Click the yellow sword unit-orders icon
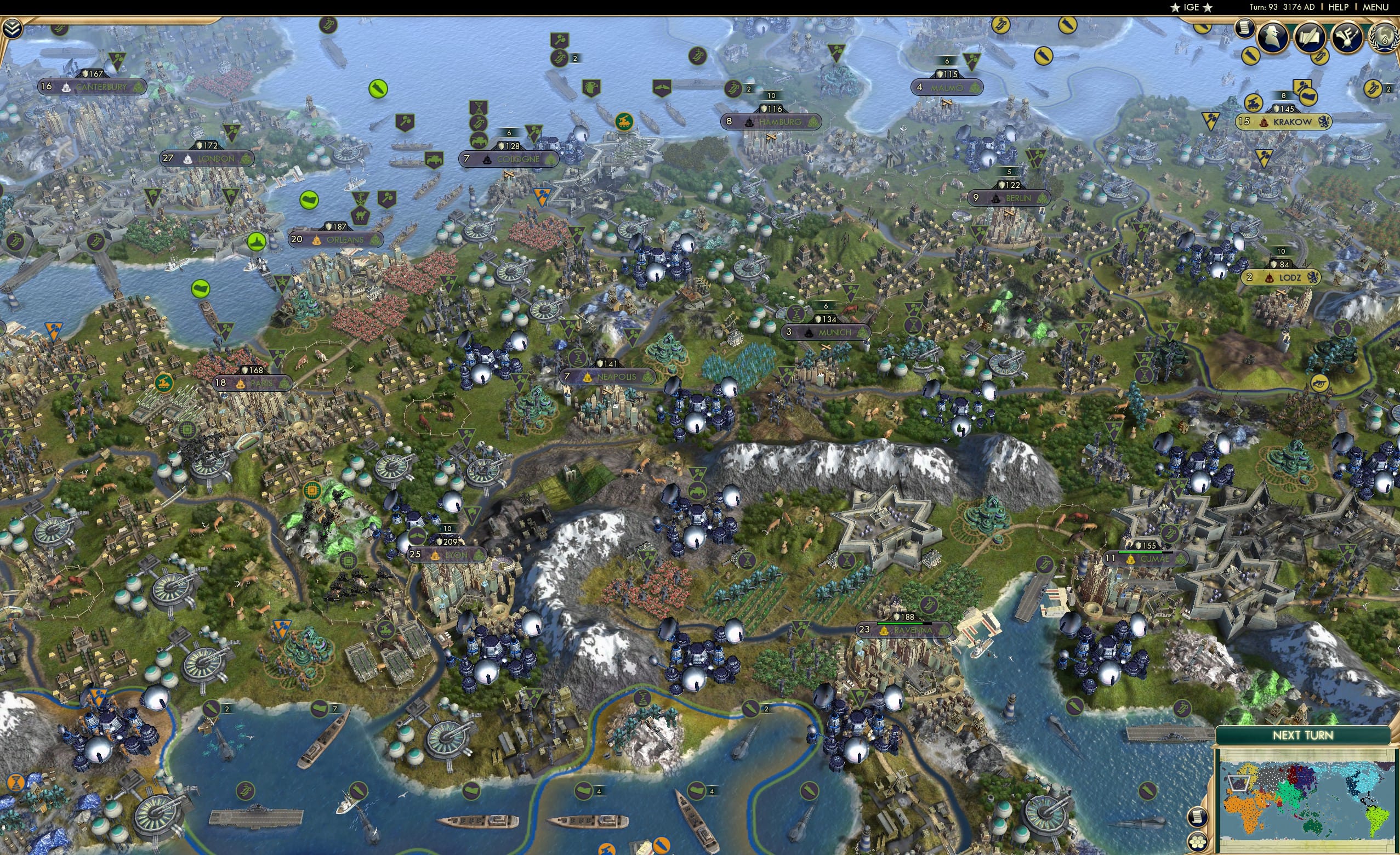Viewport: 1400px width, 855px height. click(1250, 57)
